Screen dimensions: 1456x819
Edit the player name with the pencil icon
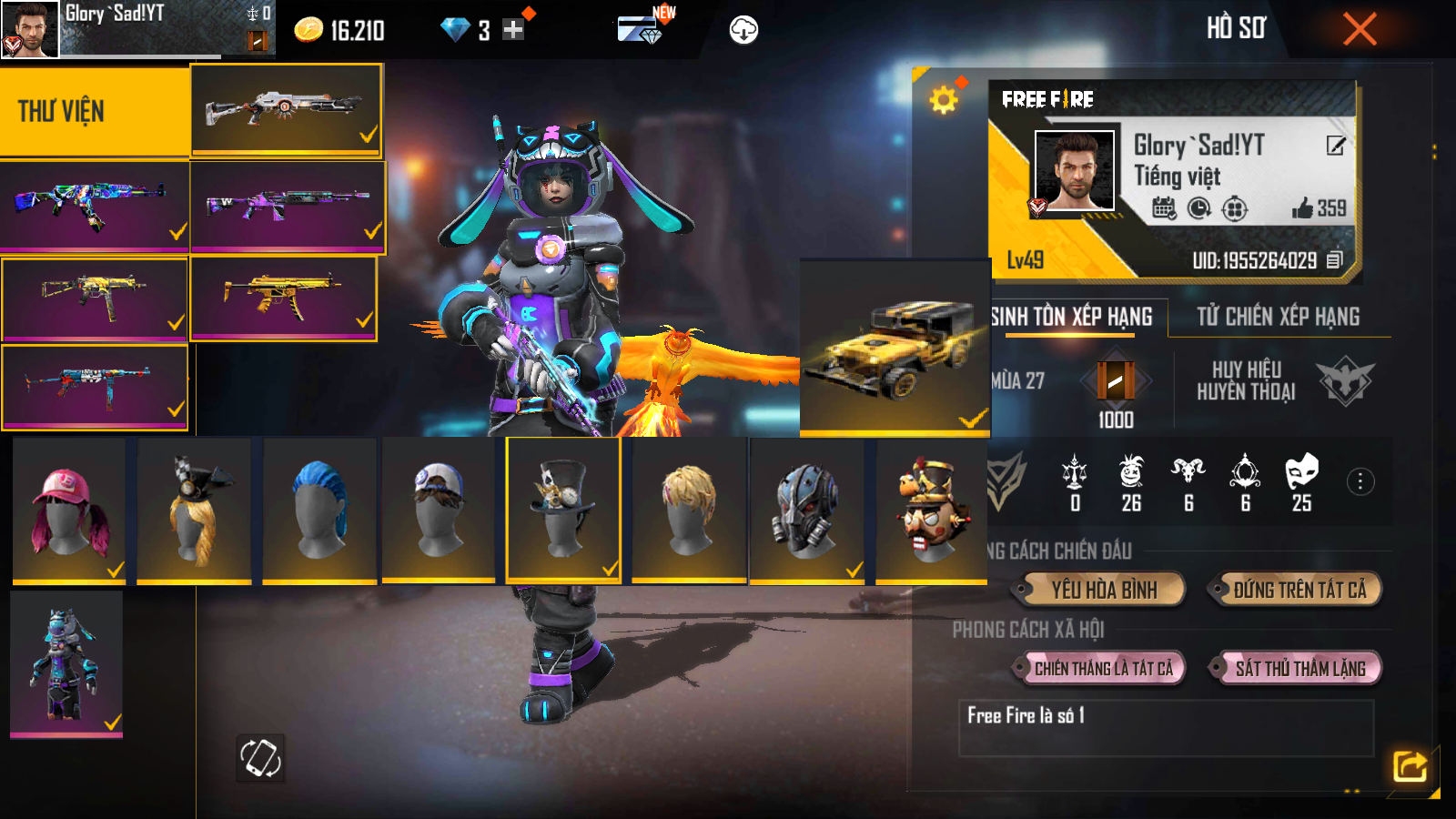(x=1335, y=146)
